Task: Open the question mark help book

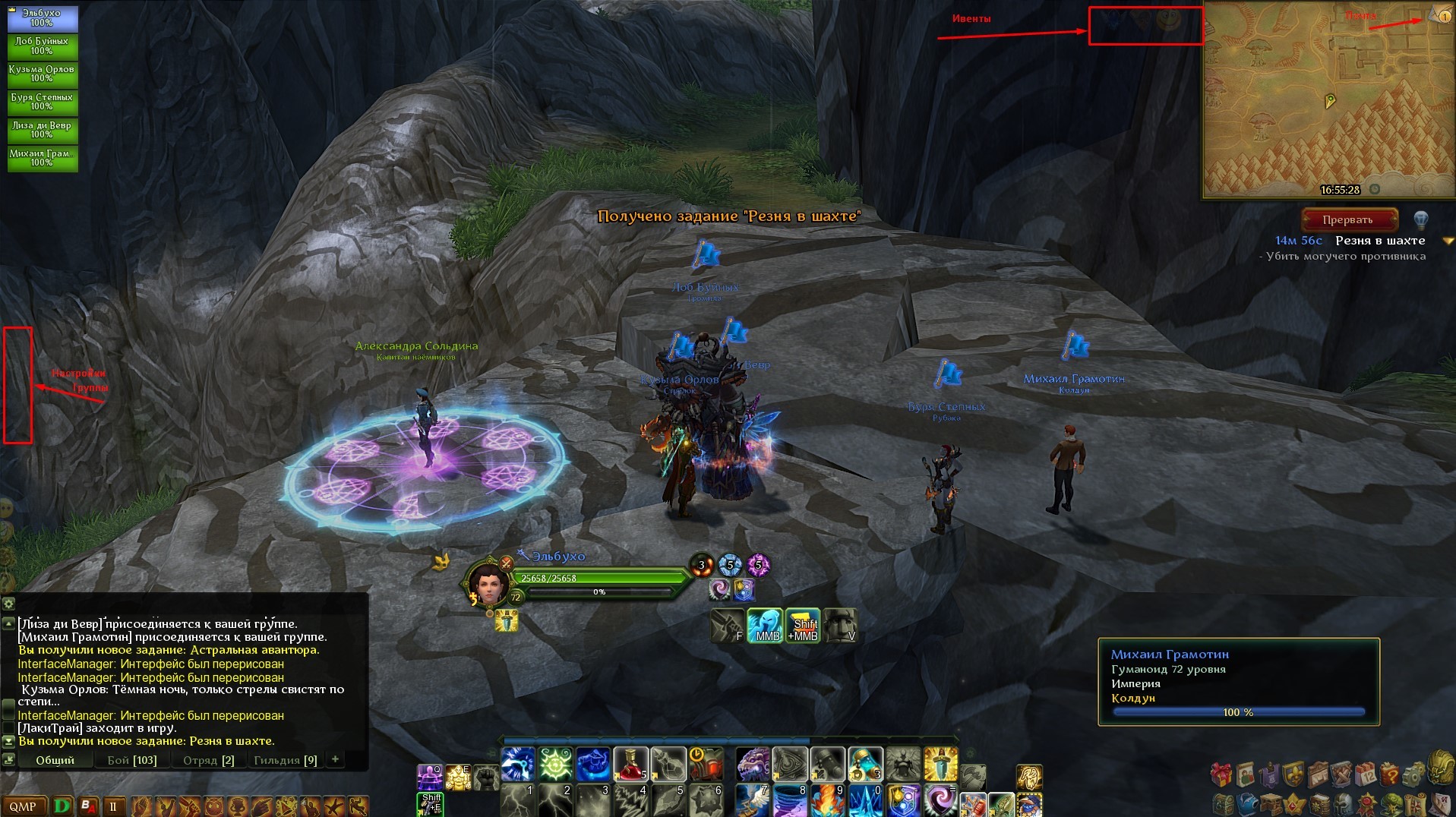Action: (x=1389, y=774)
